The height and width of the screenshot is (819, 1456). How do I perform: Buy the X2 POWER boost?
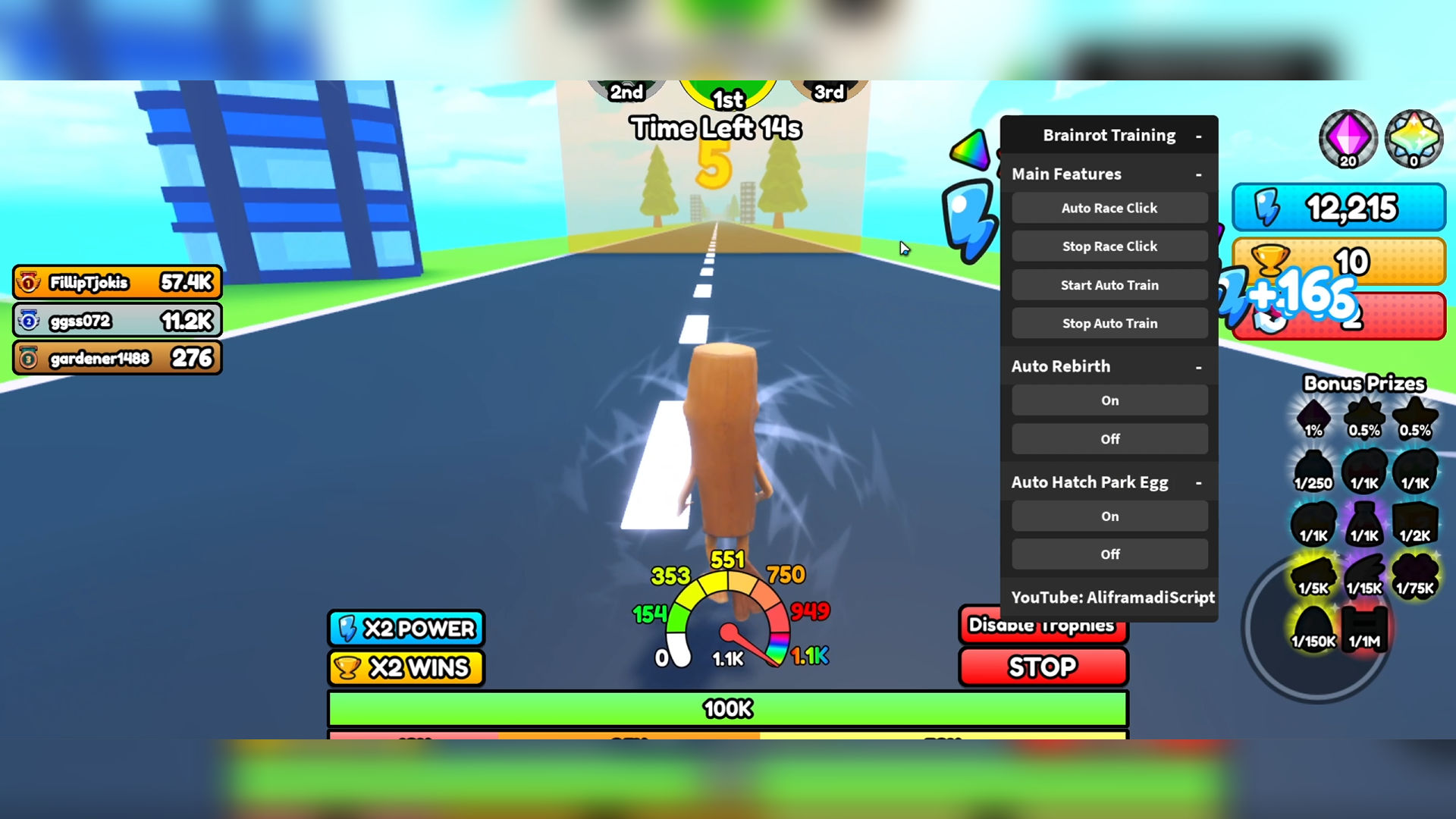[x=406, y=628]
